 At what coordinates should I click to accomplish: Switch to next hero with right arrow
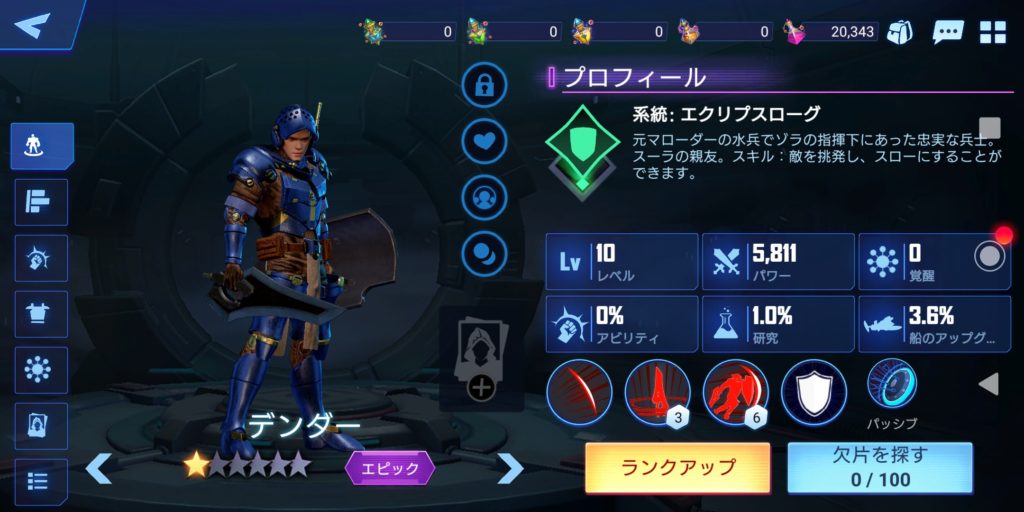510,467
